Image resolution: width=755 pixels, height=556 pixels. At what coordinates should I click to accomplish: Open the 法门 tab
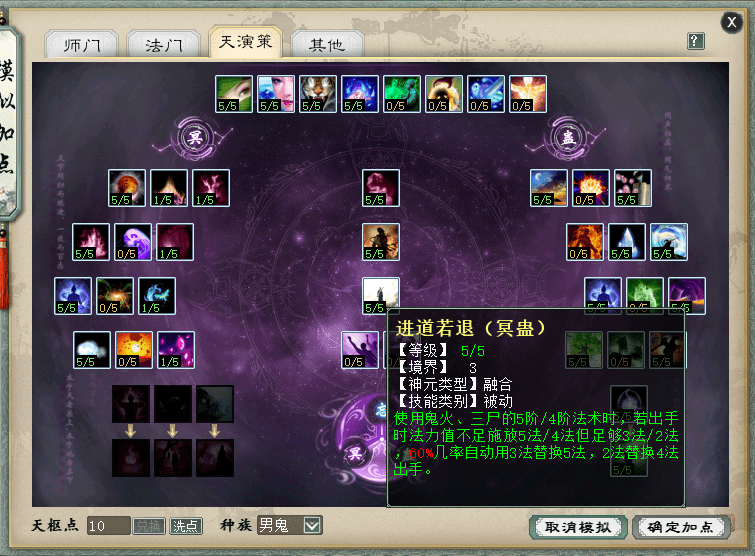[164, 45]
